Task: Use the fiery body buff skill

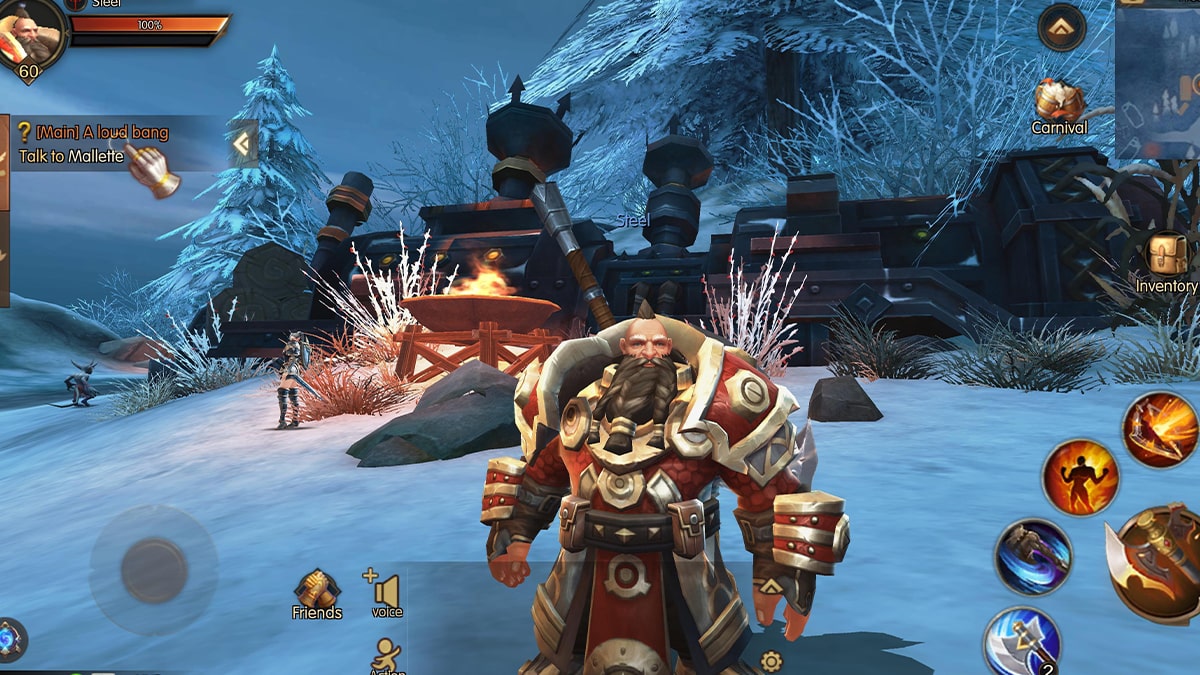Action: point(1080,477)
